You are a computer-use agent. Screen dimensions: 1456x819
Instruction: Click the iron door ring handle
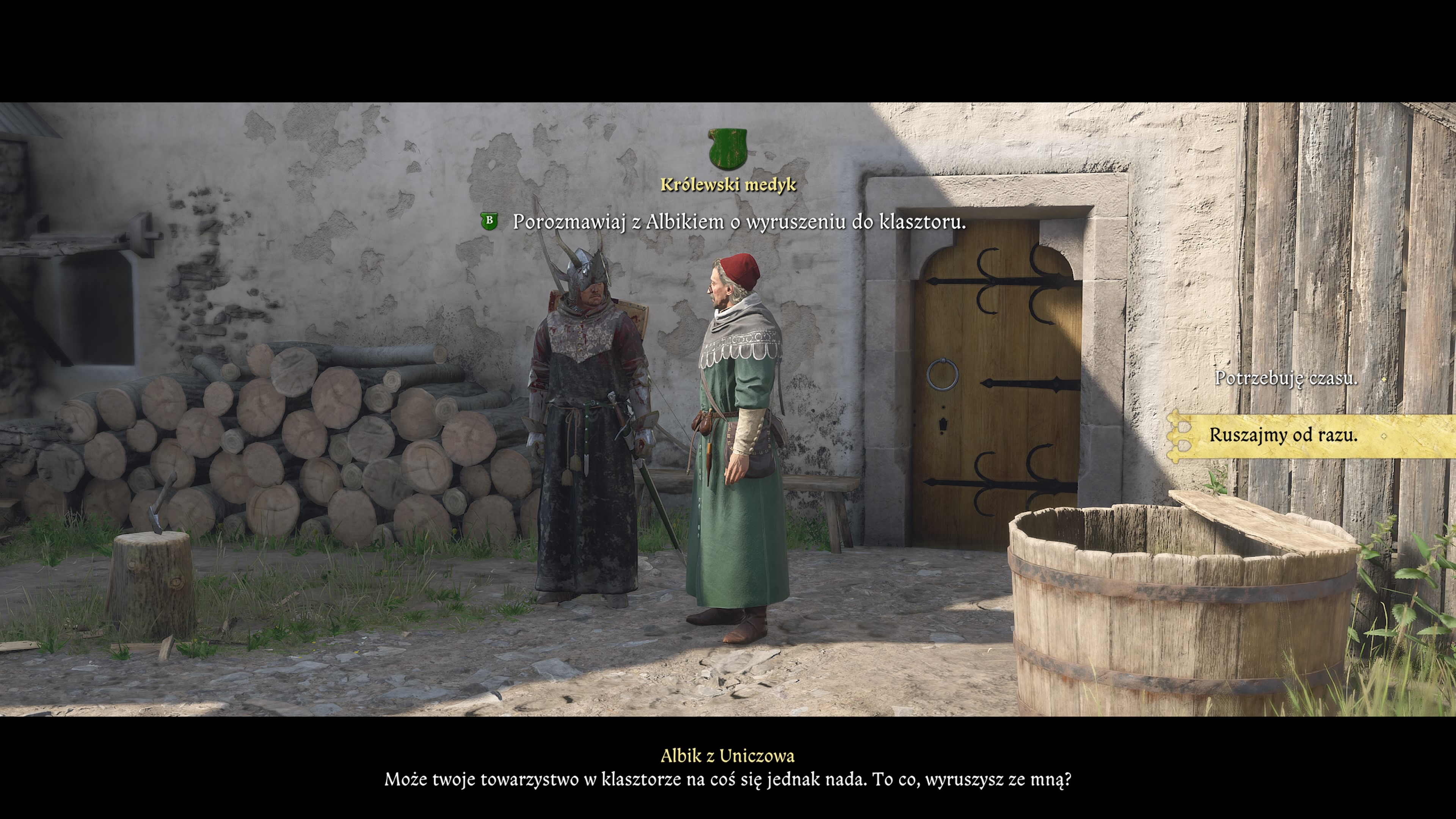click(x=943, y=374)
